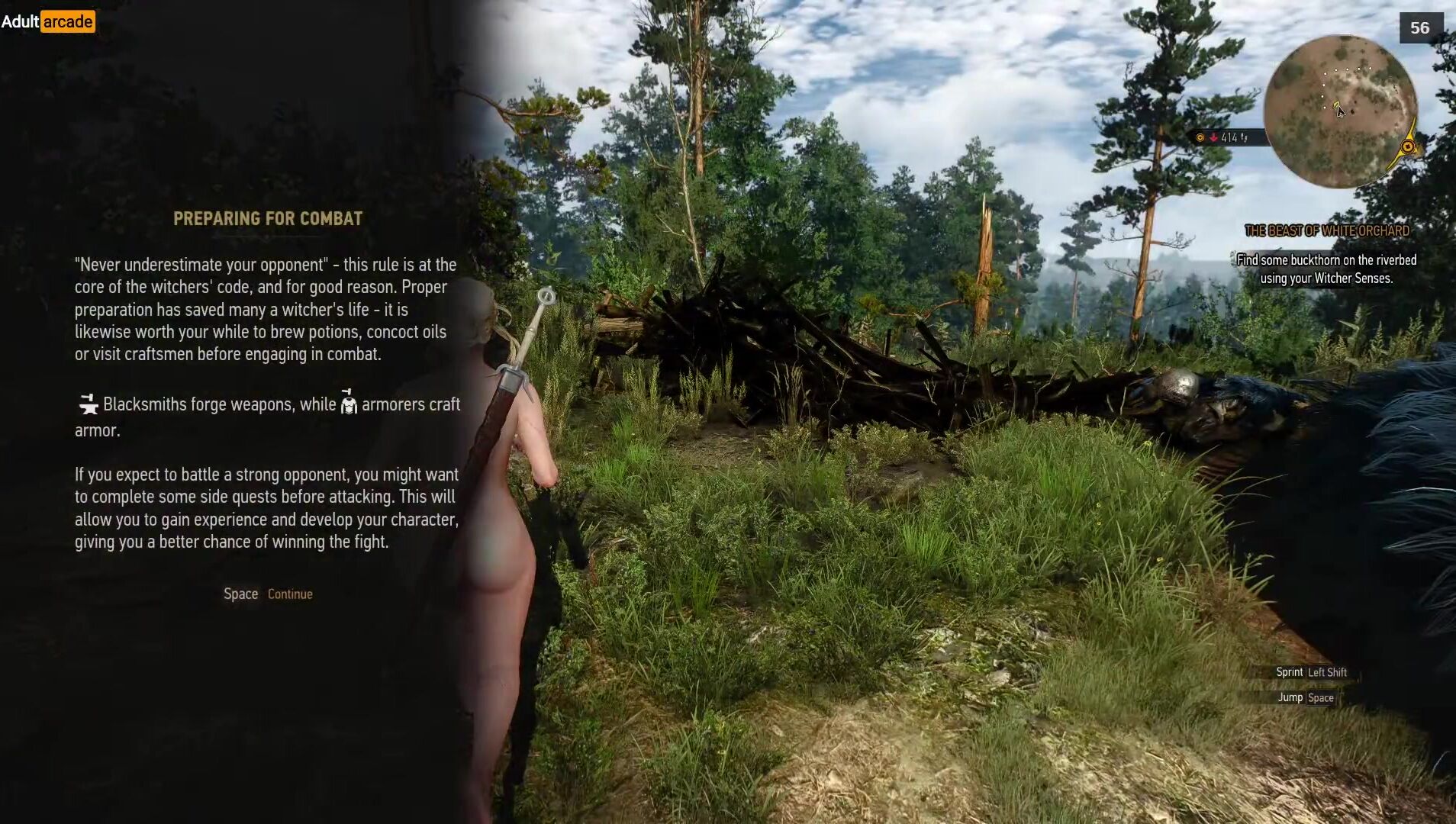Image resolution: width=1456 pixels, height=824 pixels.
Task: Click the Adult arcade watermark logo
Action: [x=47, y=21]
